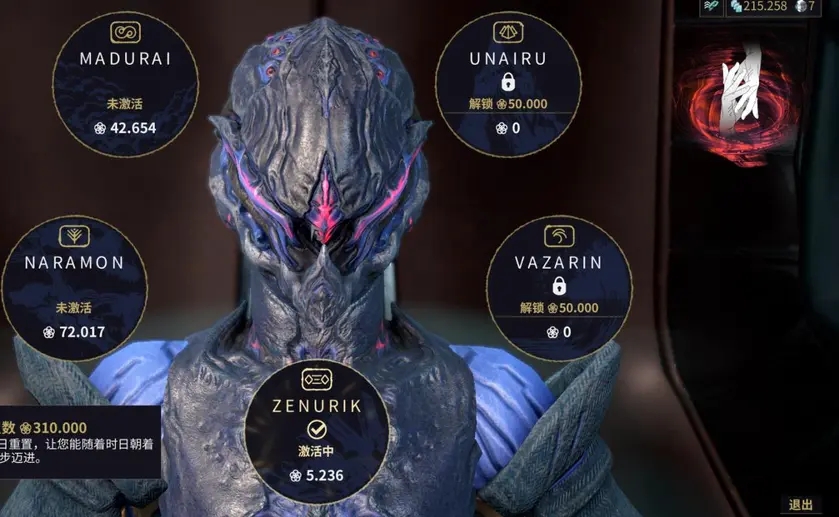Click the 退出 exit button
Screen dimensions: 839x517
[x=800, y=505]
